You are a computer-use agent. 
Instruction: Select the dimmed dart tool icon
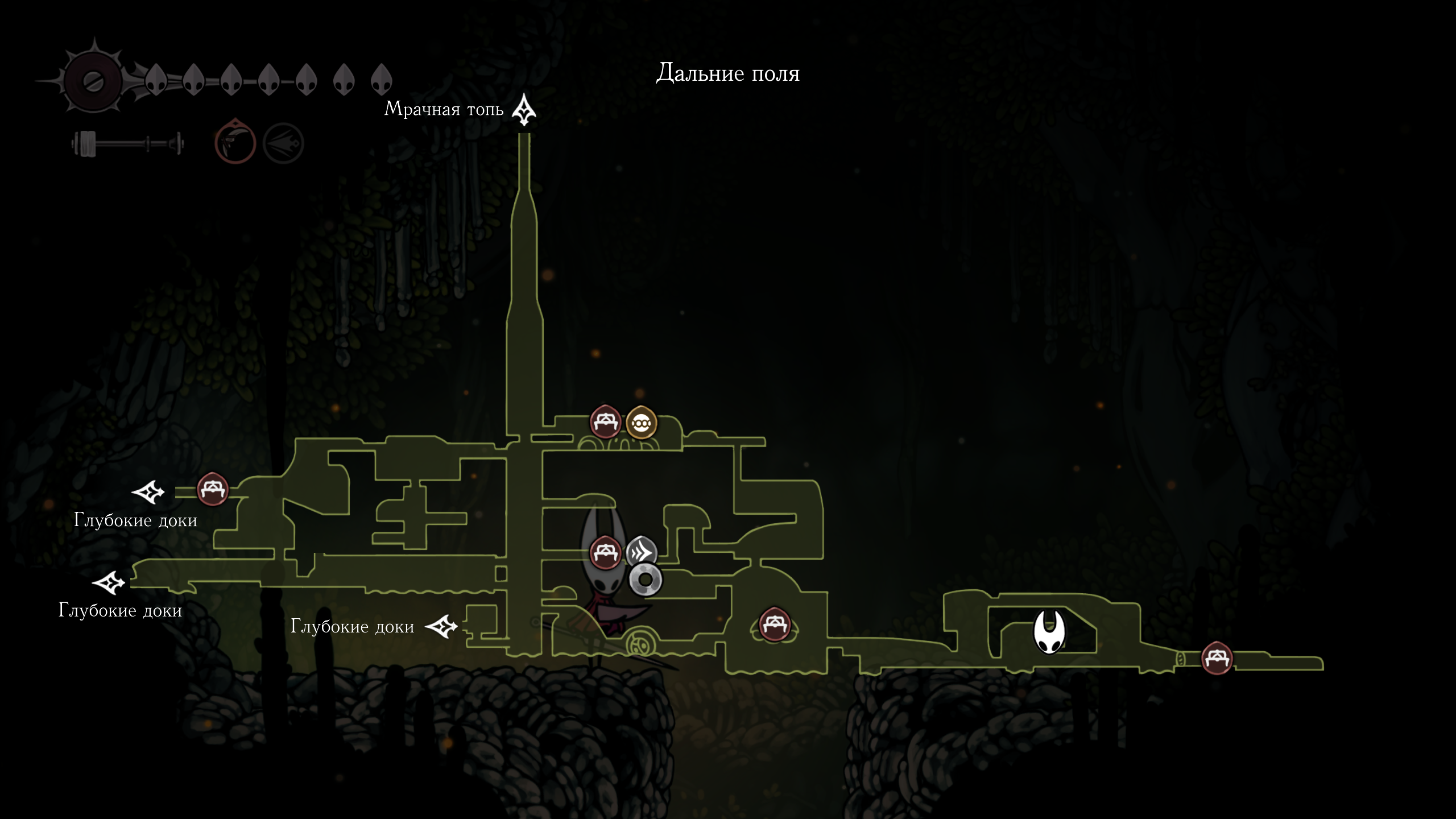(283, 143)
